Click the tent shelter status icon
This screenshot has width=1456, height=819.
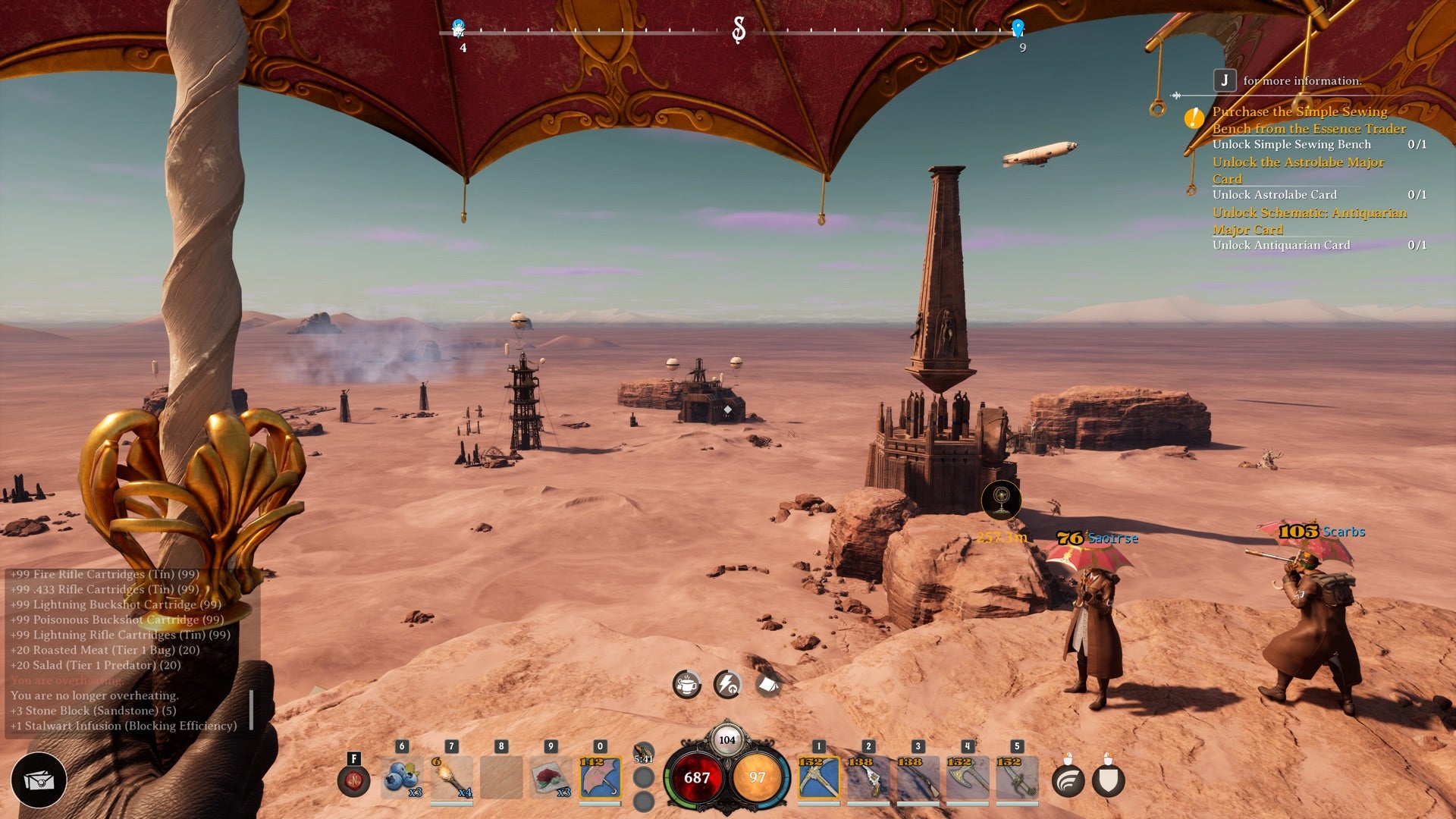767,685
